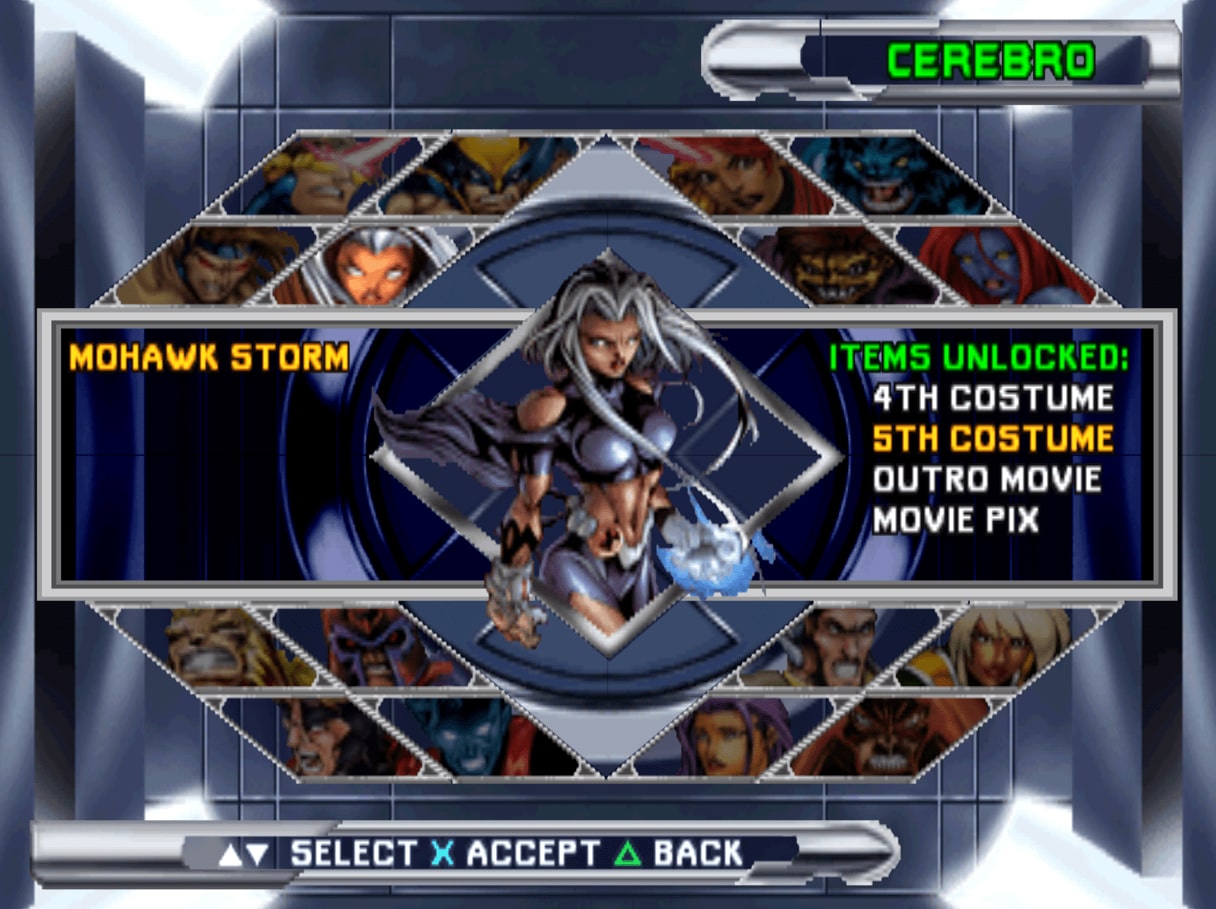1216x909 pixels.
Task: Choose the Forge character portrait
Action: [x=835, y=645]
